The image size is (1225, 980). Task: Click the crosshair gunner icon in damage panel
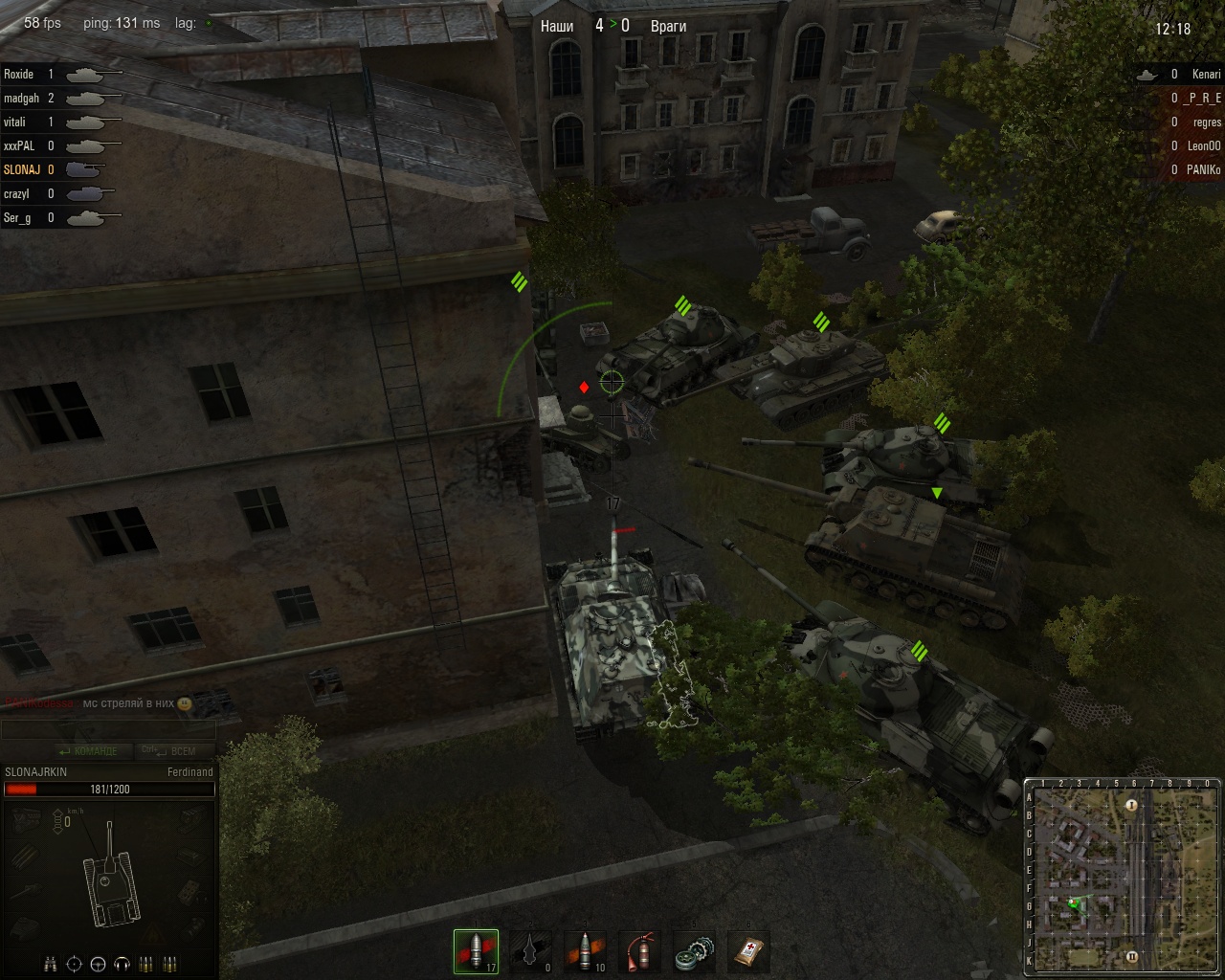[x=75, y=964]
